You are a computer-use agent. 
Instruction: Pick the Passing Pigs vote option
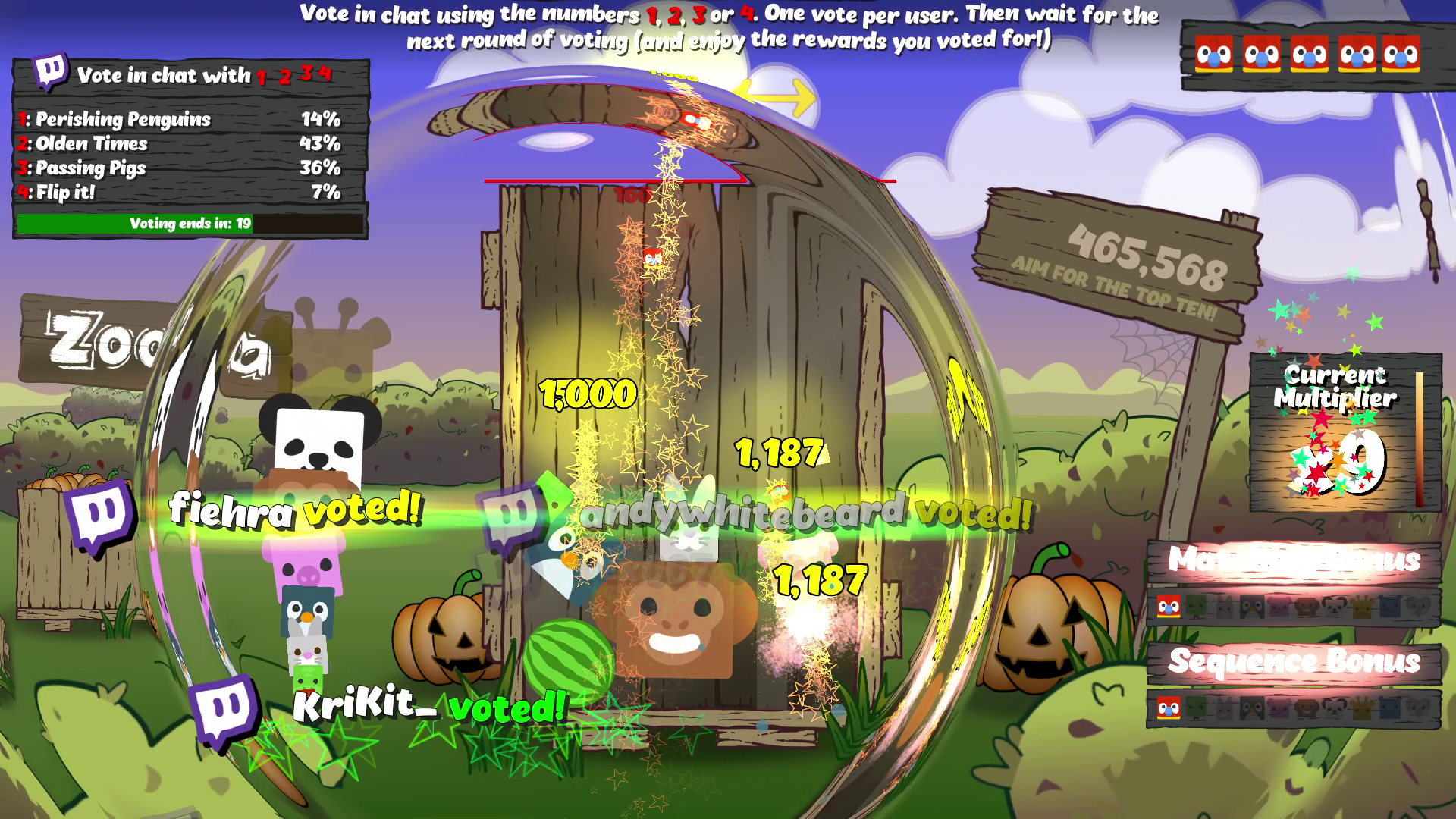[90, 168]
